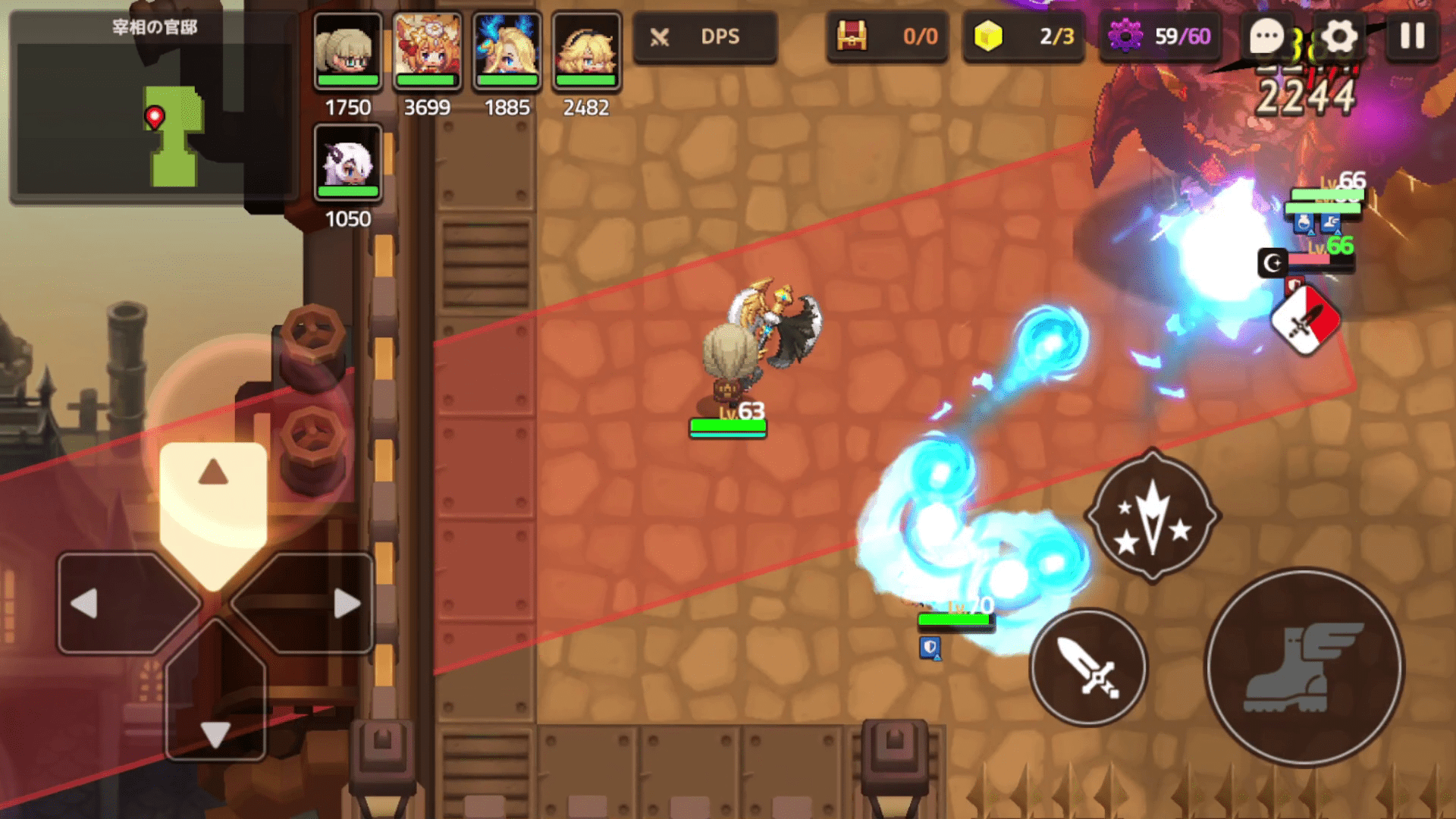
Task: Select the hero portrait with 1750 HP
Action: point(348,52)
